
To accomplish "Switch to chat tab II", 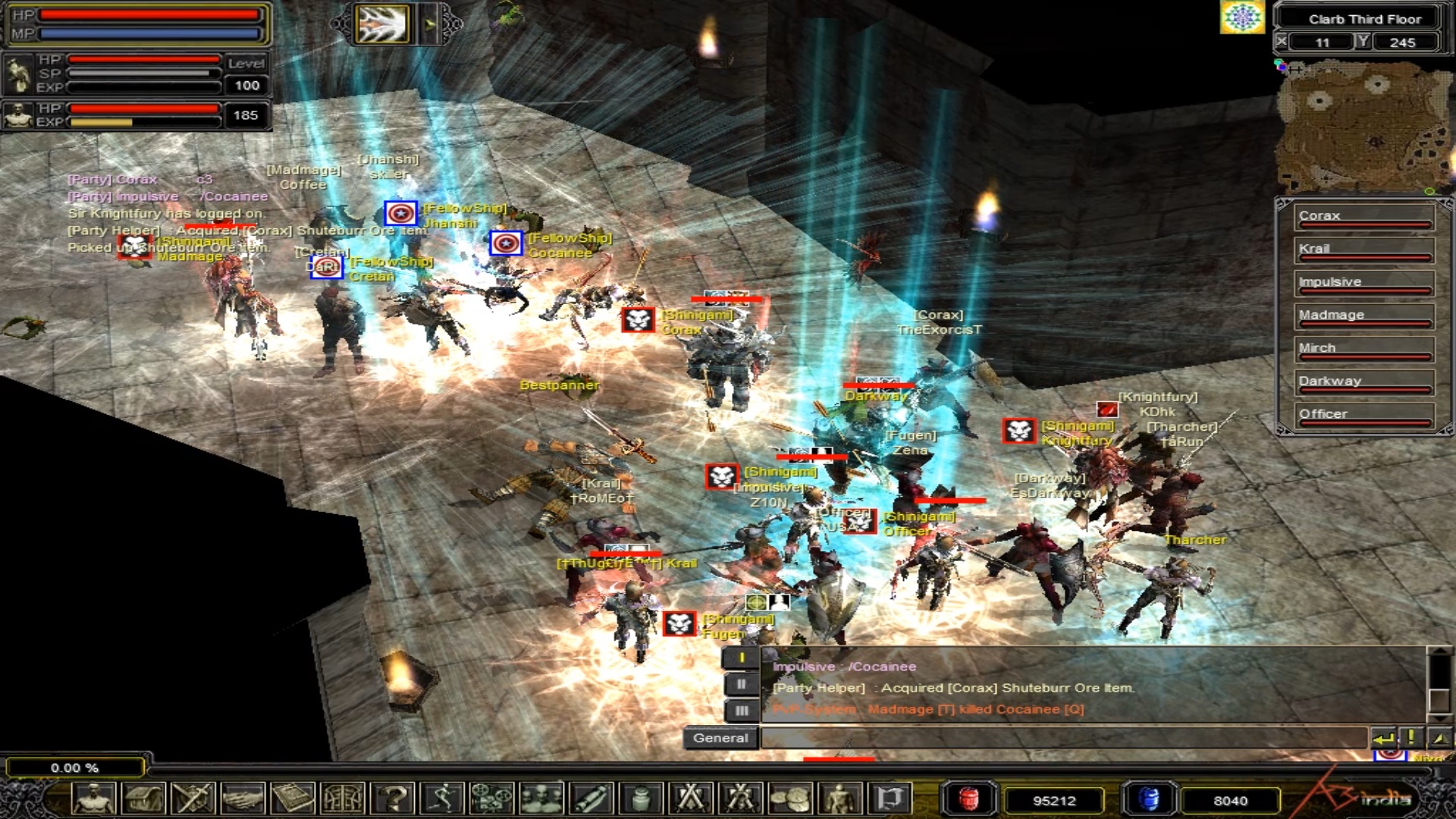I will point(741,685).
